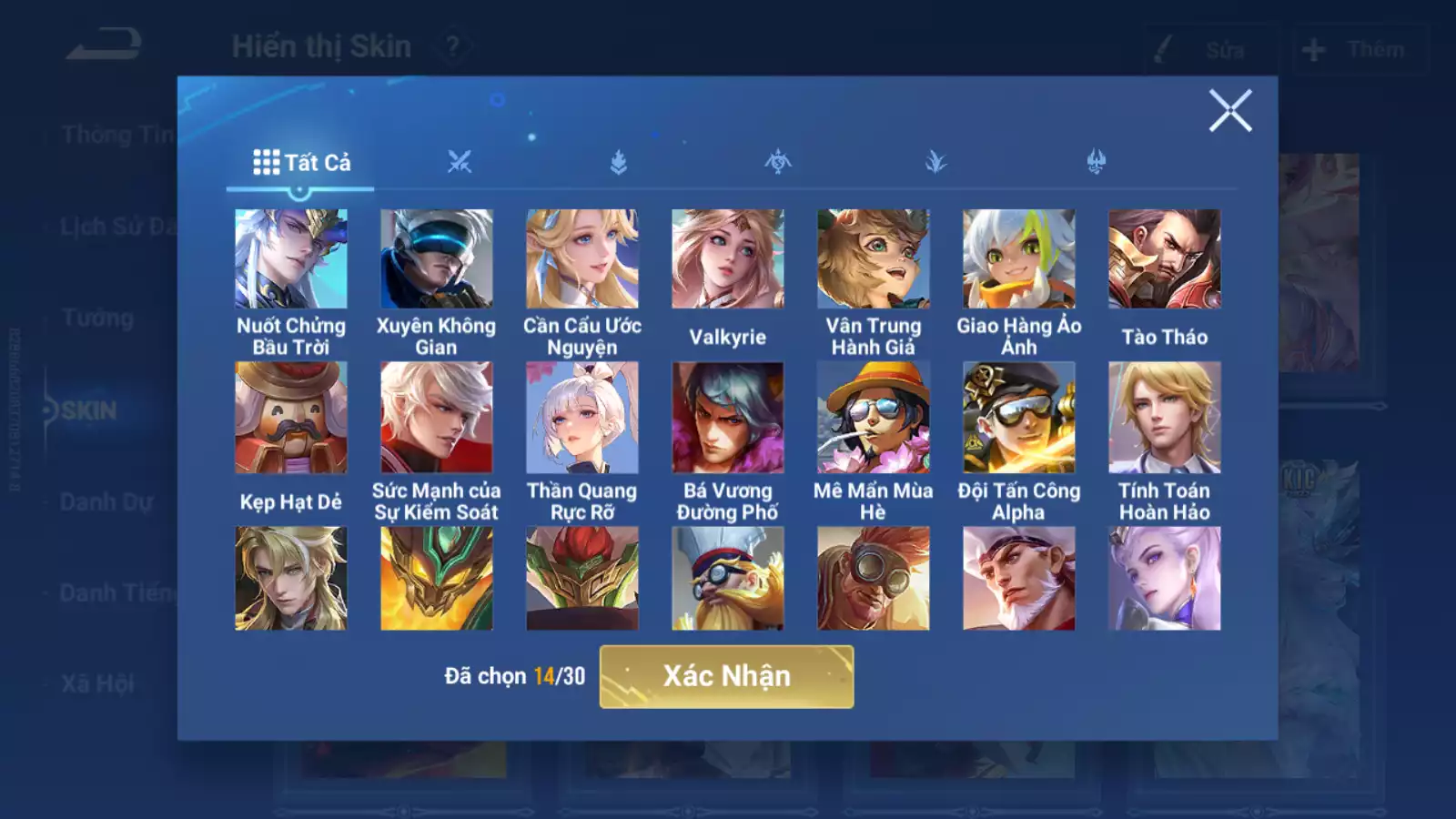This screenshot has width=1456, height=819.
Task: Select the Đội Tấn Công Alpha thumbnail
Action: click(x=1017, y=416)
